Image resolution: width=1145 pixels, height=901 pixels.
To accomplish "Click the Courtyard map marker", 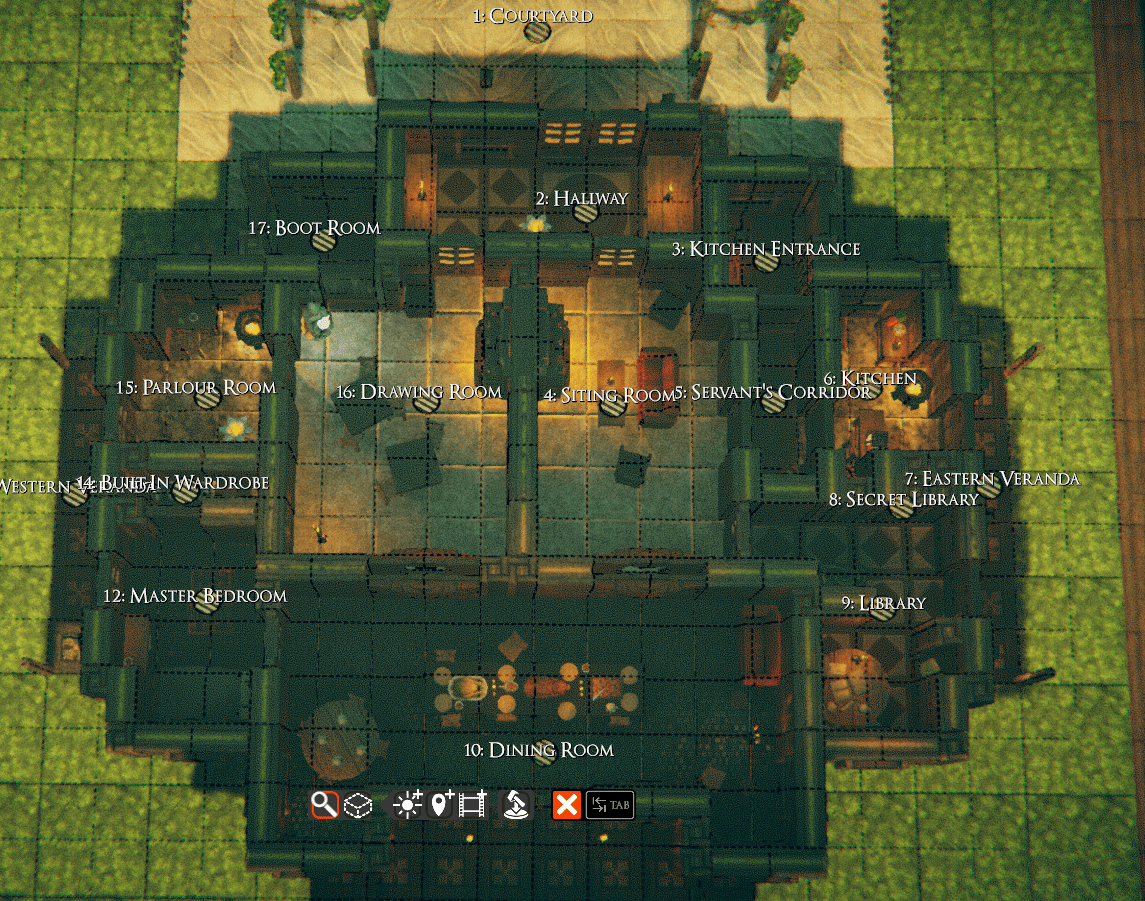I will [x=537, y=32].
